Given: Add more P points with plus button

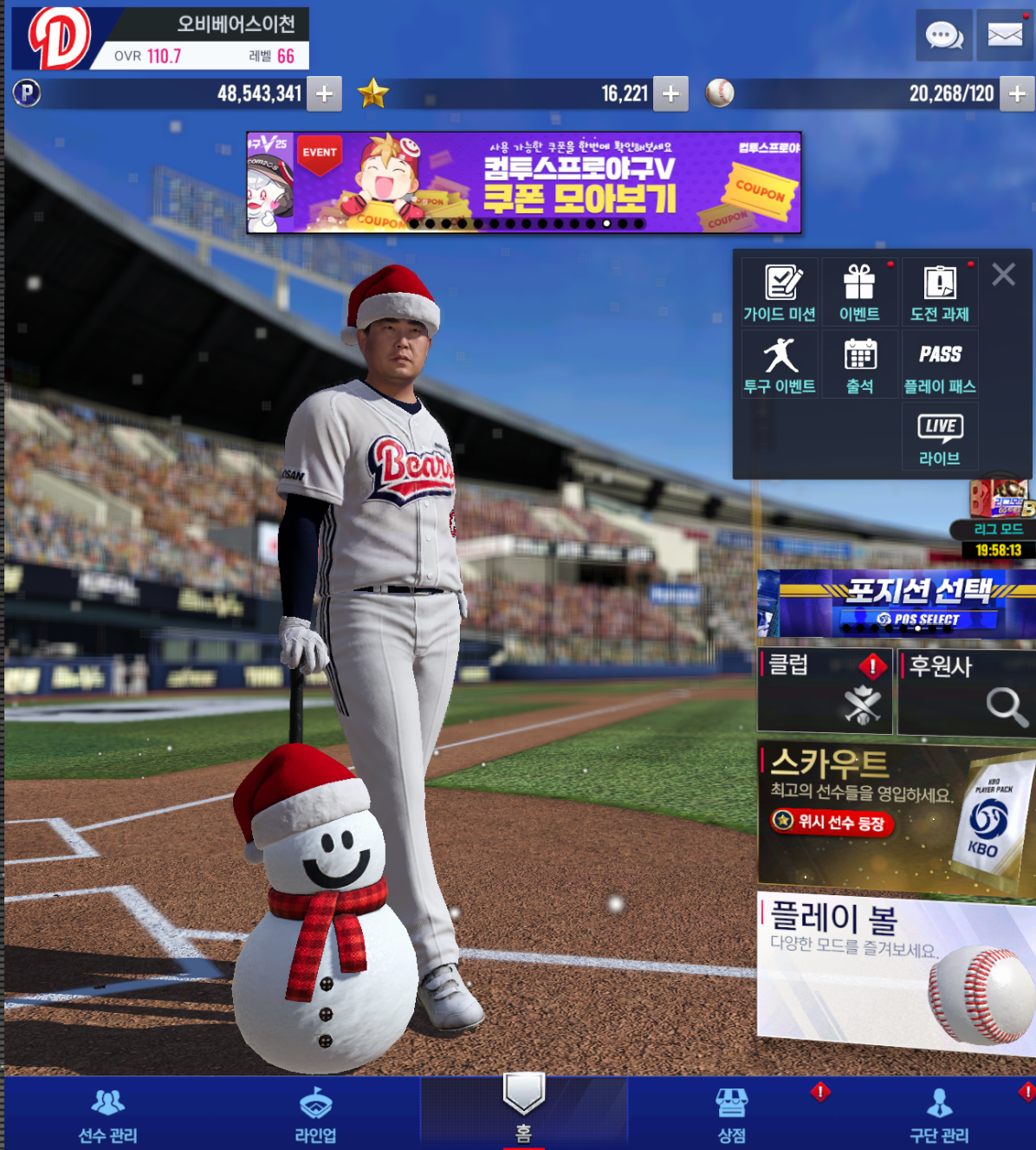Looking at the screenshot, I should 325,94.
